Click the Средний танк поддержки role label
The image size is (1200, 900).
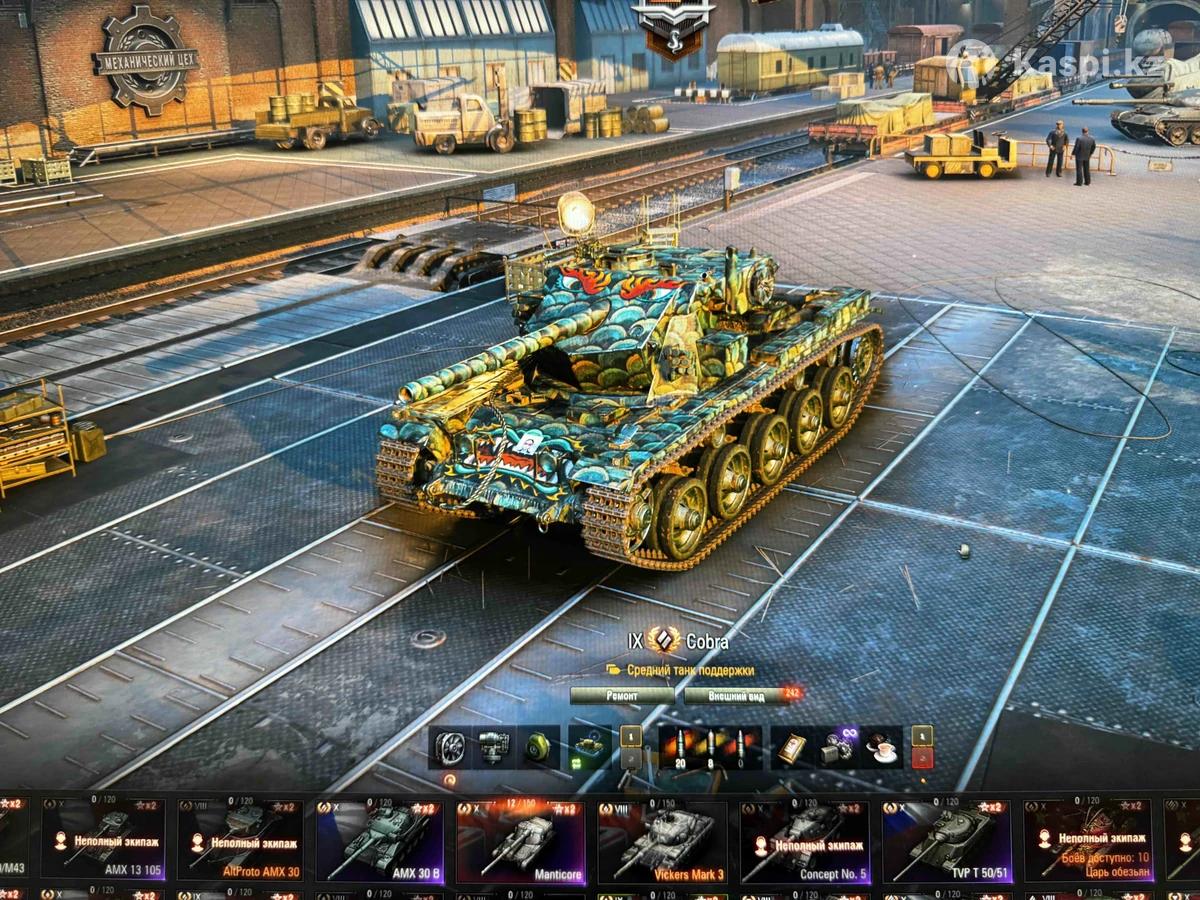coord(690,670)
